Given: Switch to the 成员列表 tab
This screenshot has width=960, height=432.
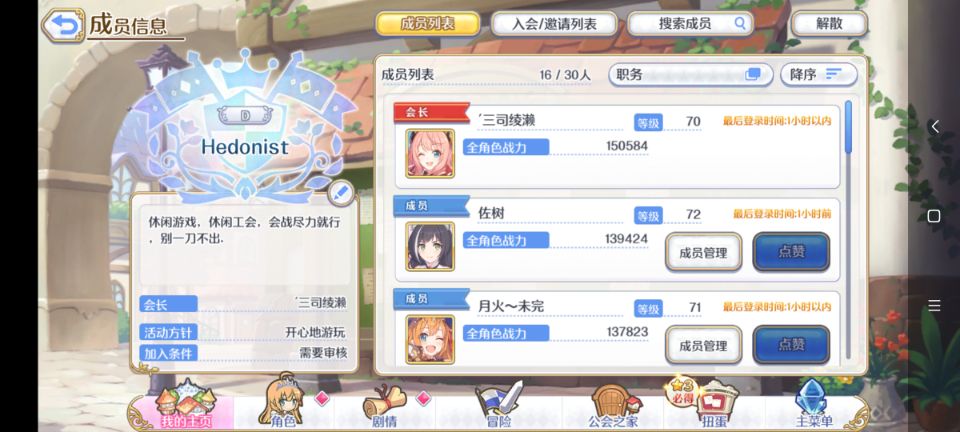Looking at the screenshot, I should pos(428,24).
